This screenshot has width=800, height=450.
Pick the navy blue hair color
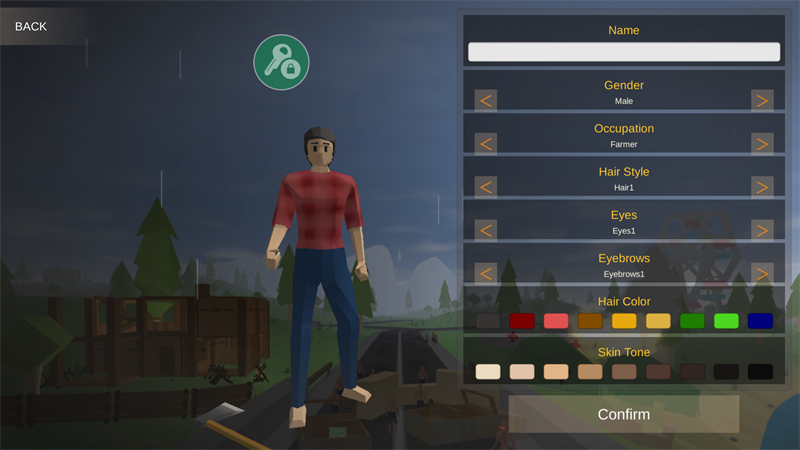click(760, 321)
